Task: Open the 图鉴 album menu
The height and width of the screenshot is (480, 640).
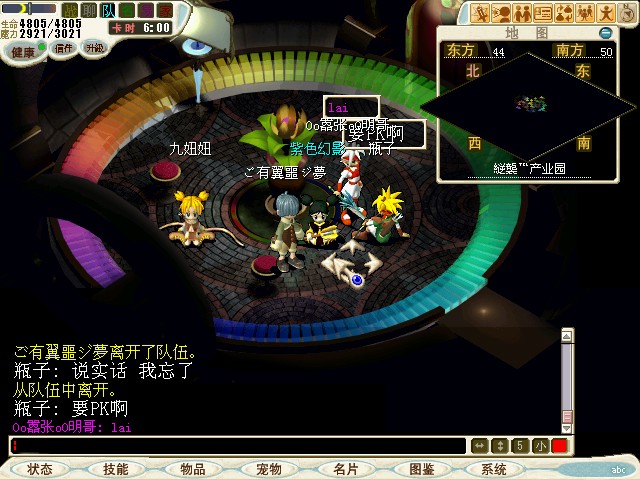Action: (x=421, y=469)
